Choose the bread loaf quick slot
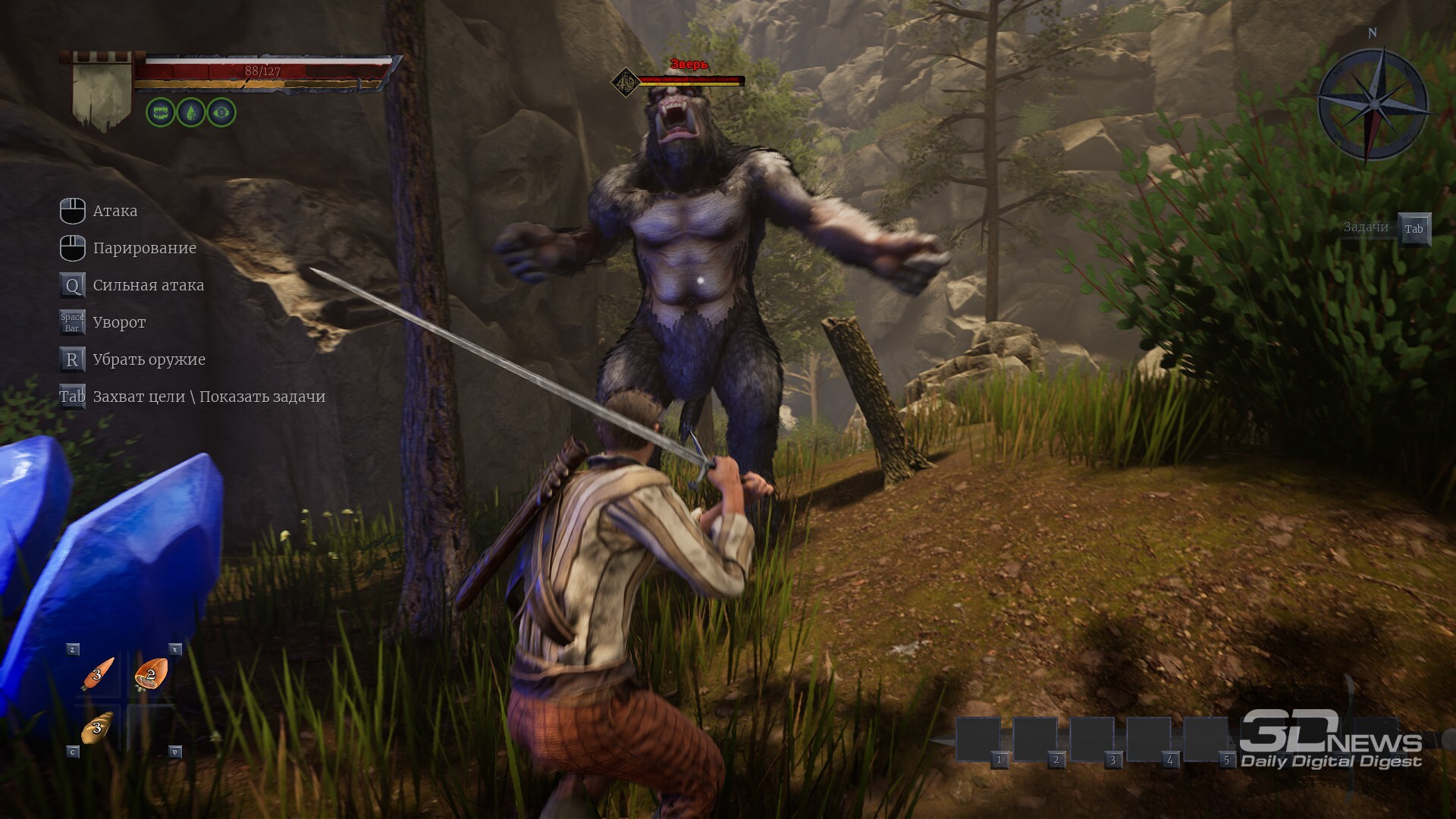The width and height of the screenshot is (1456, 819). click(97, 727)
